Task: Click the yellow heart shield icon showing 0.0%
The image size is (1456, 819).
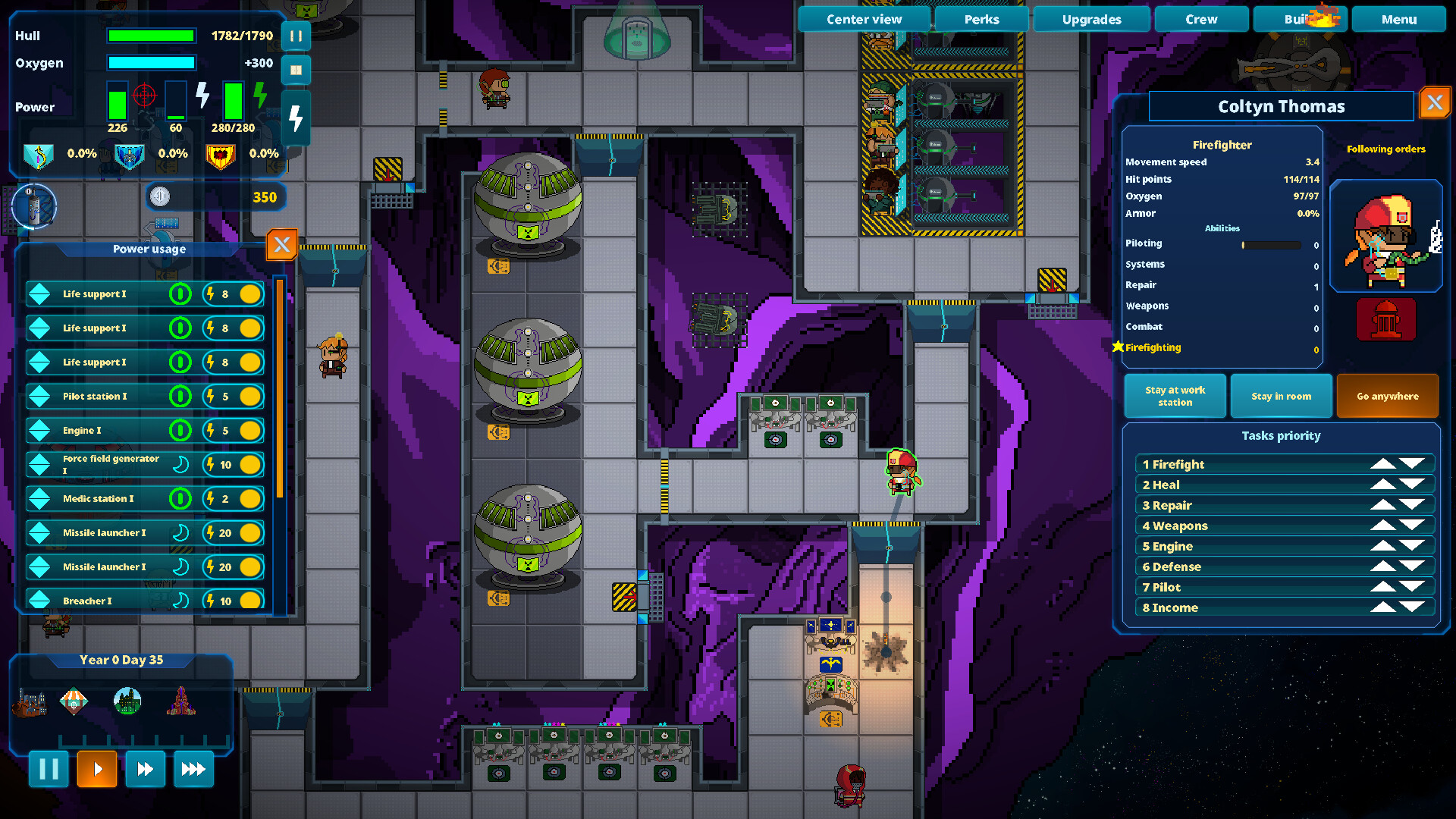Action: click(221, 156)
